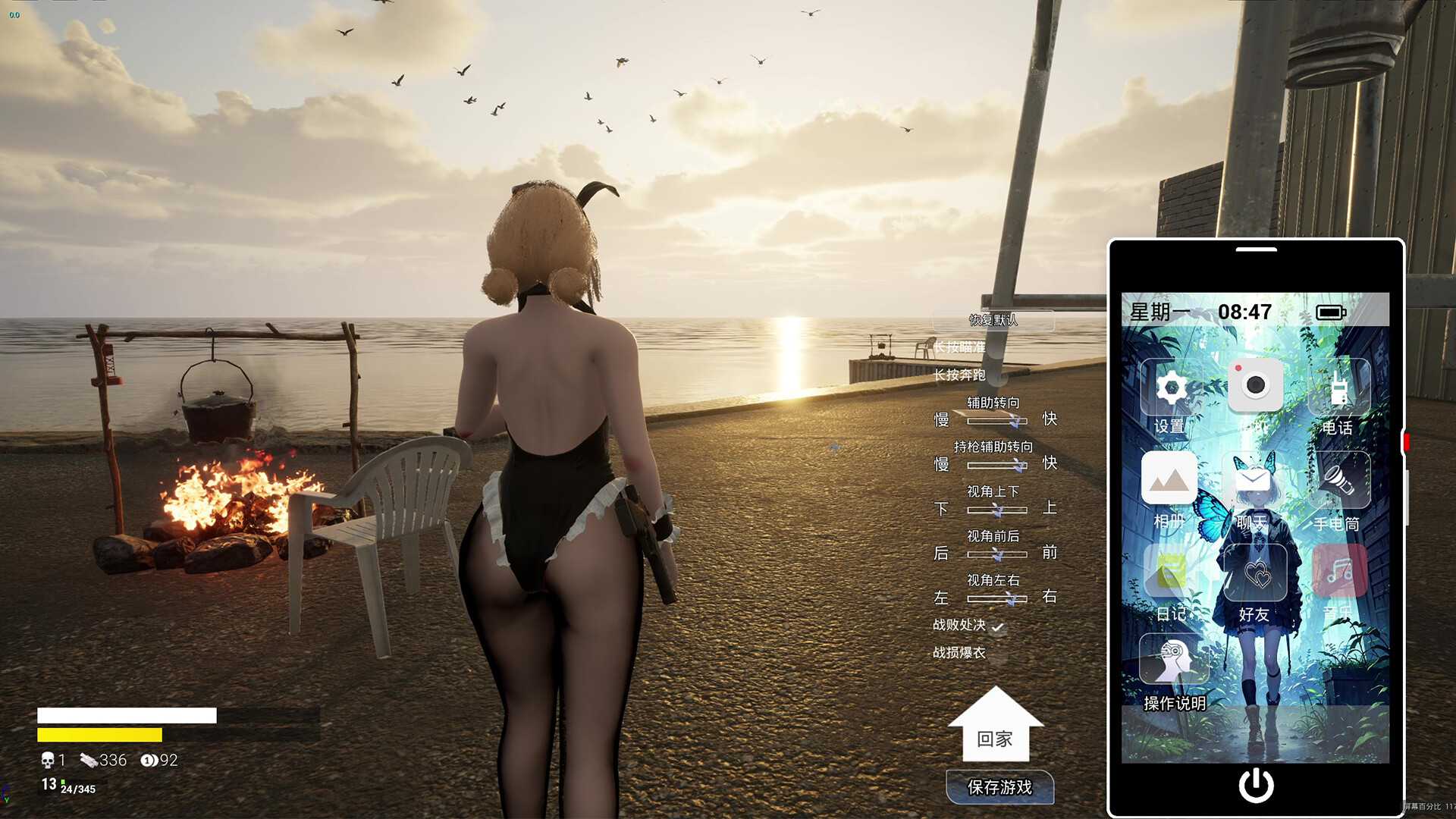Image resolution: width=1456 pixels, height=819 pixels.
Task: Open the 聊天 chat envelope app
Action: [1255, 479]
